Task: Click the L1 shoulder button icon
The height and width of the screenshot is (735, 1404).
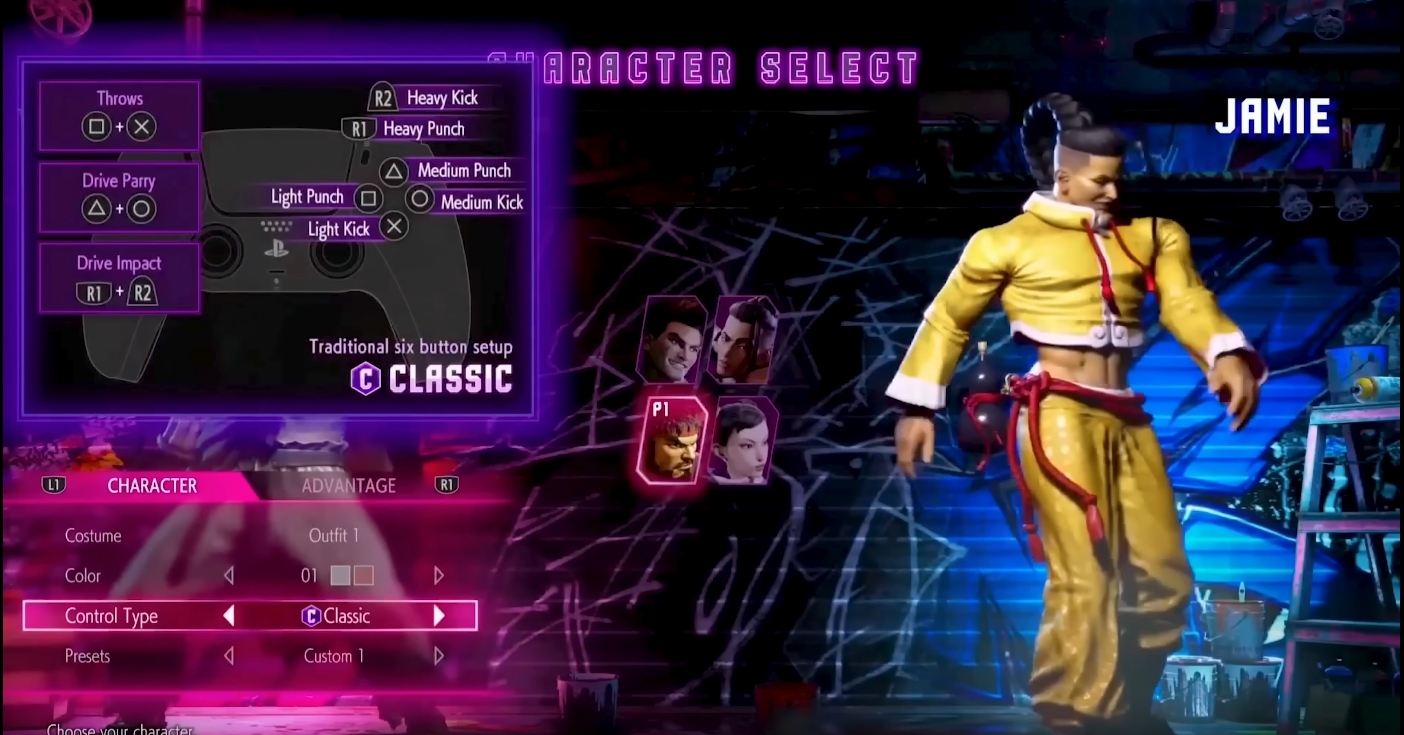Action: [55, 485]
